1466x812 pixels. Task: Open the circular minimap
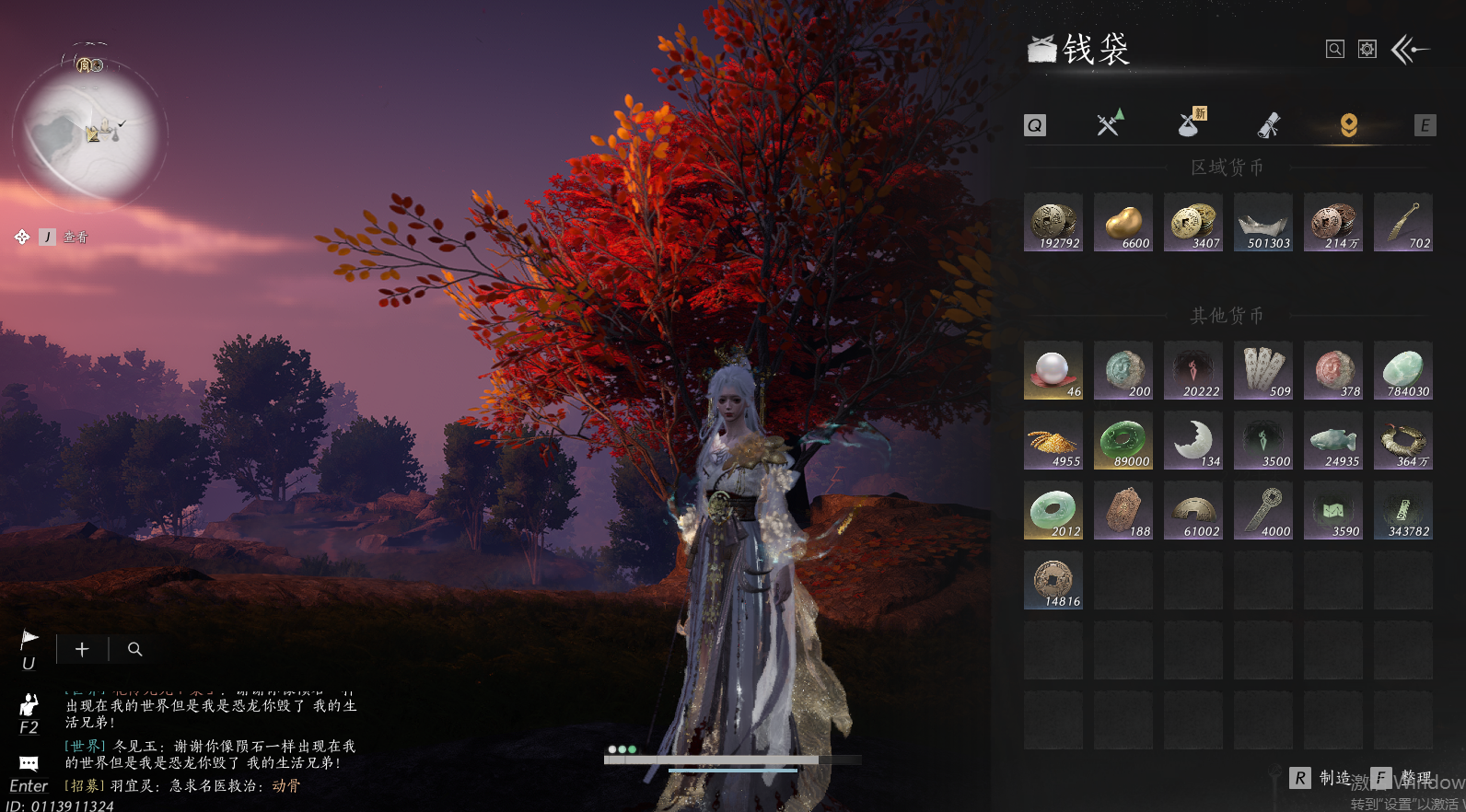[x=89, y=135]
